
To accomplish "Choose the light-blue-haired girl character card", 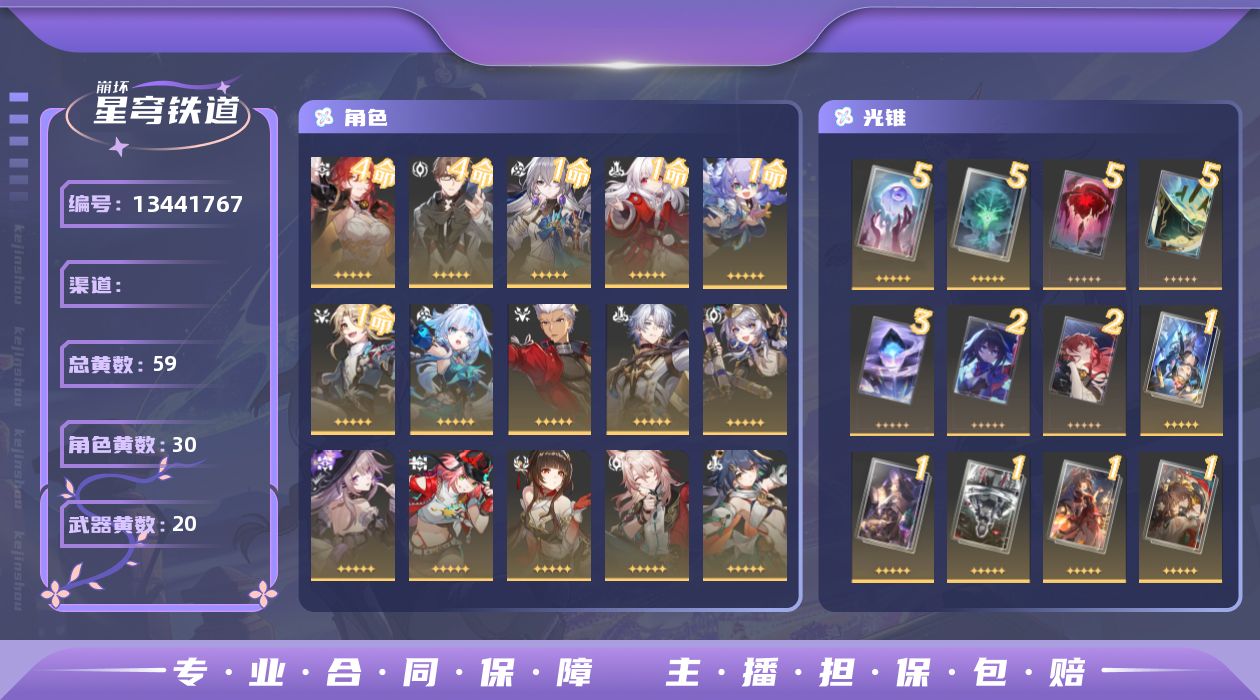I will 450,369.
